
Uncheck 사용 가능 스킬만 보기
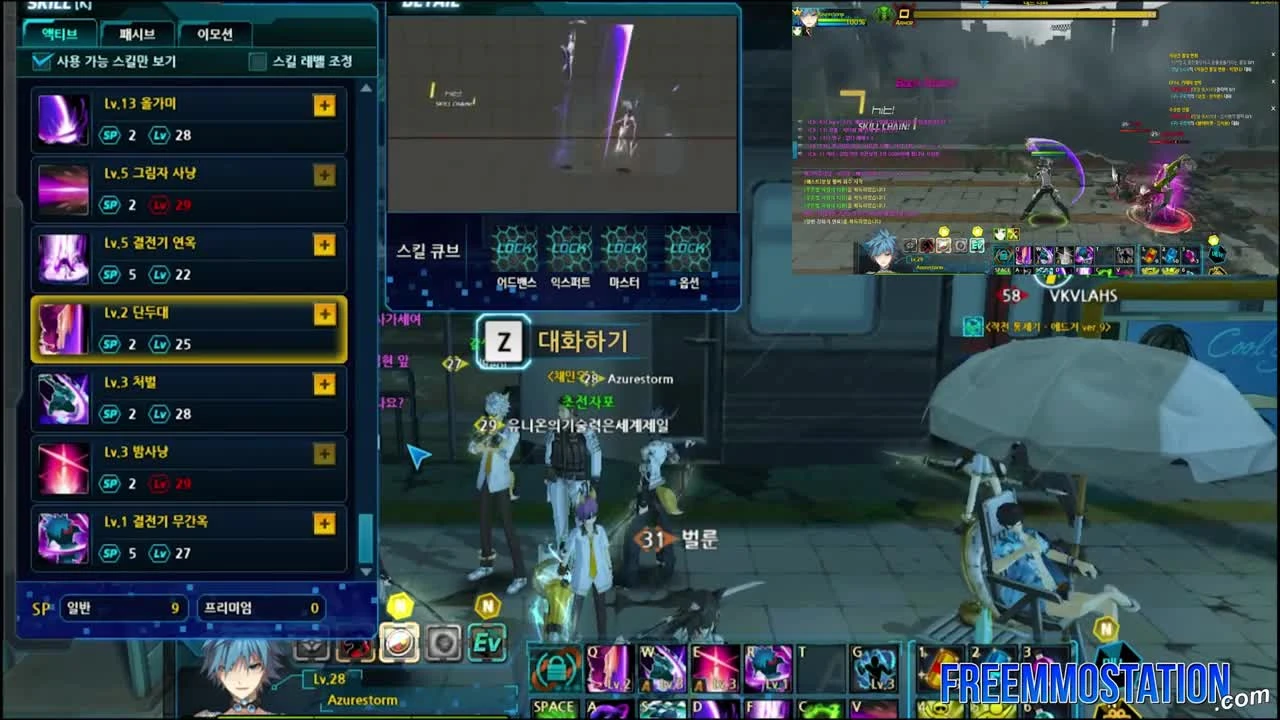coord(38,62)
